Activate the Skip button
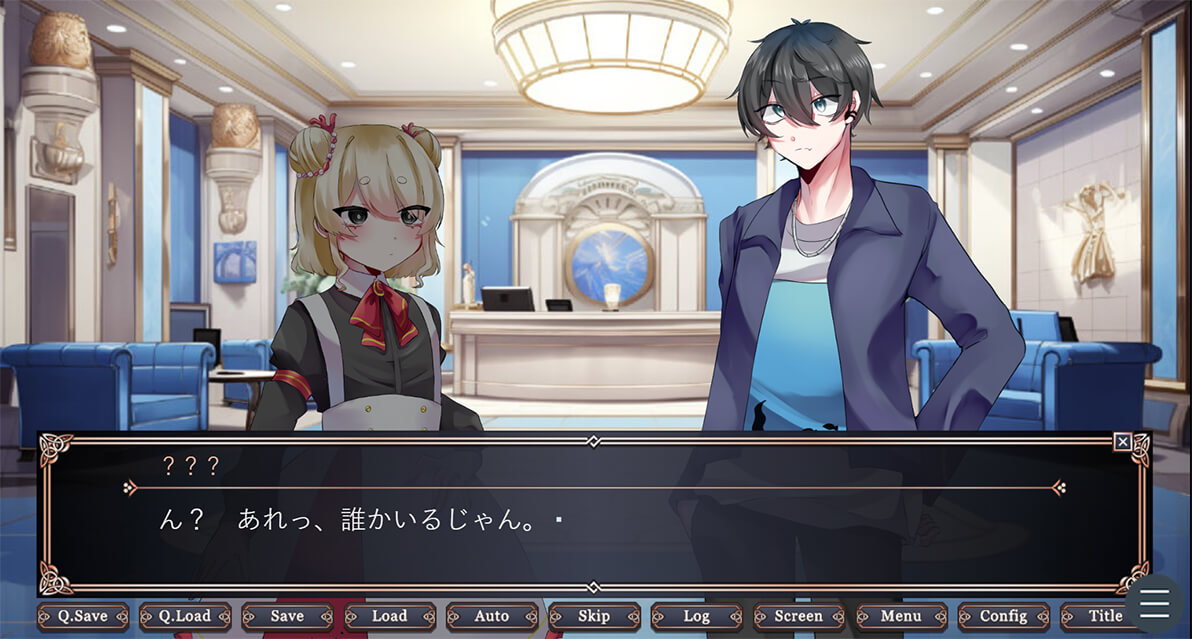Viewport: 1192px width, 639px height. [x=594, y=616]
